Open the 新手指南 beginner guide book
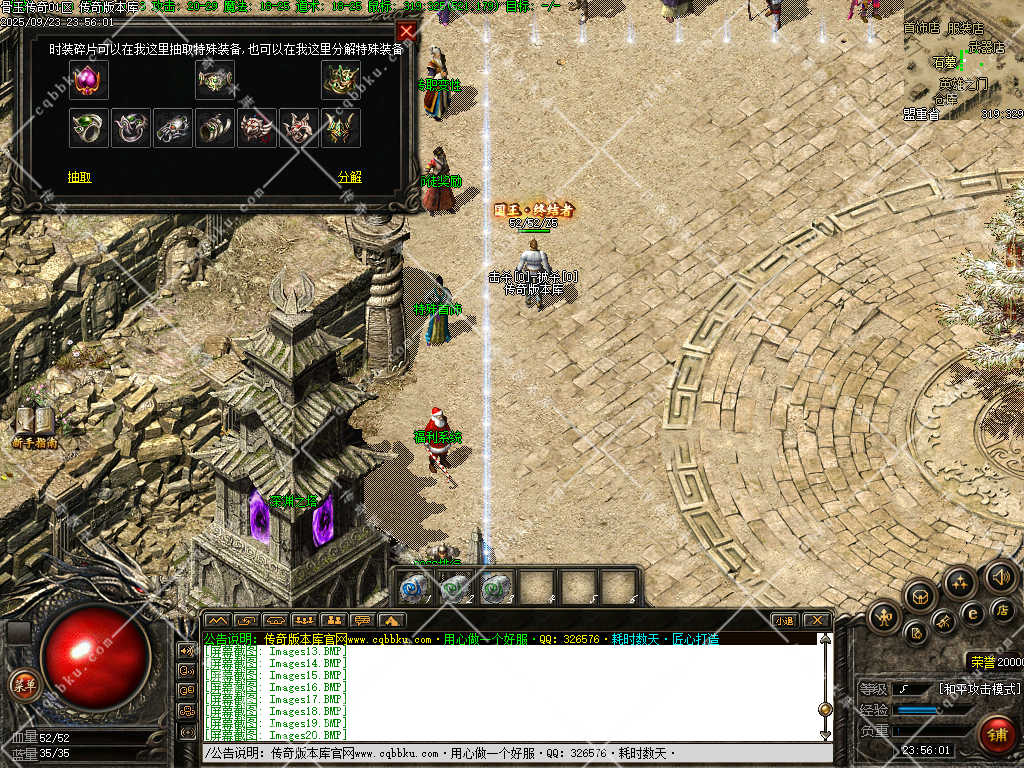This screenshot has width=1024, height=768. tap(33, 425)
